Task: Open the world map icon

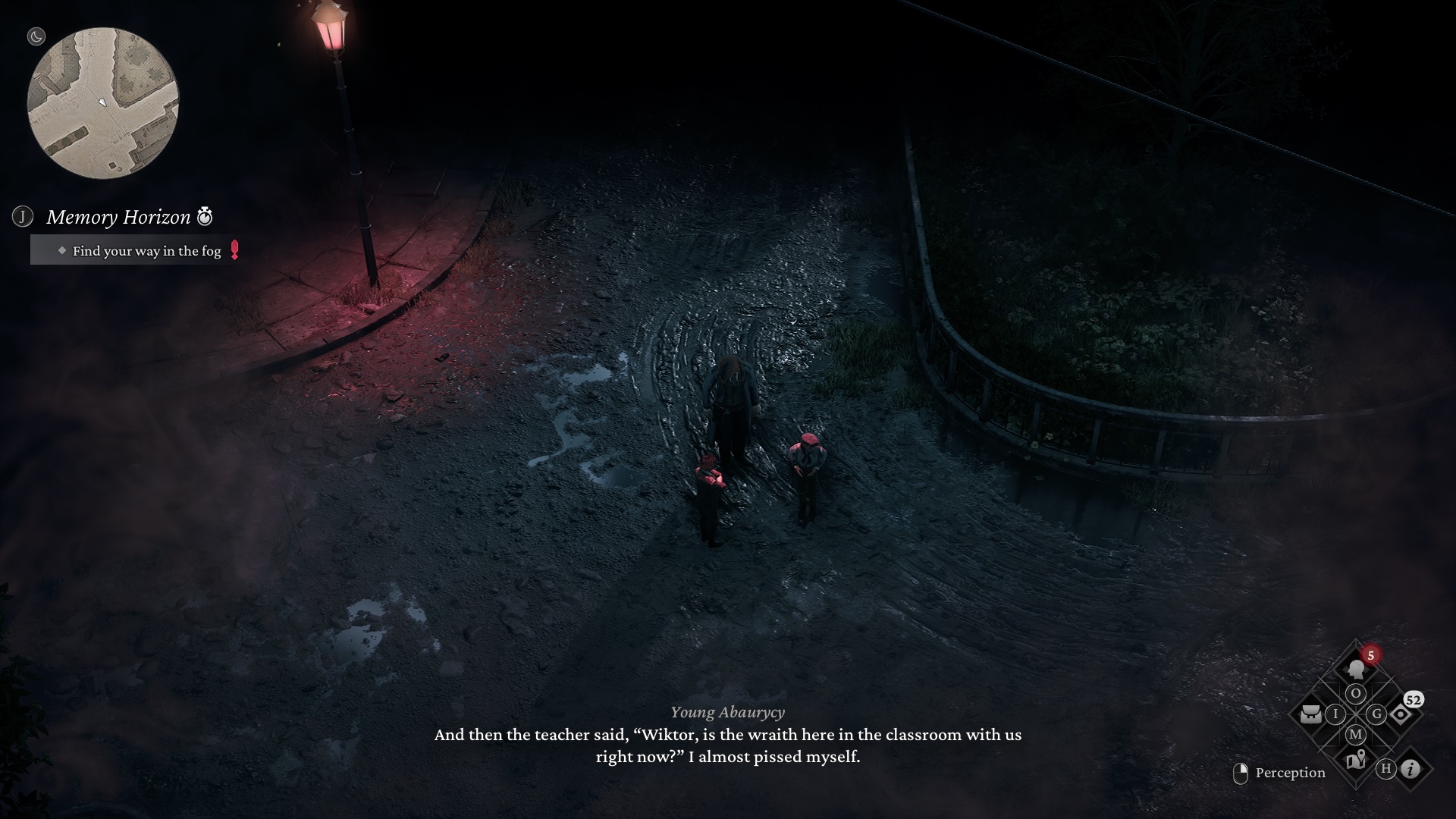Action: click(1355, 758)
